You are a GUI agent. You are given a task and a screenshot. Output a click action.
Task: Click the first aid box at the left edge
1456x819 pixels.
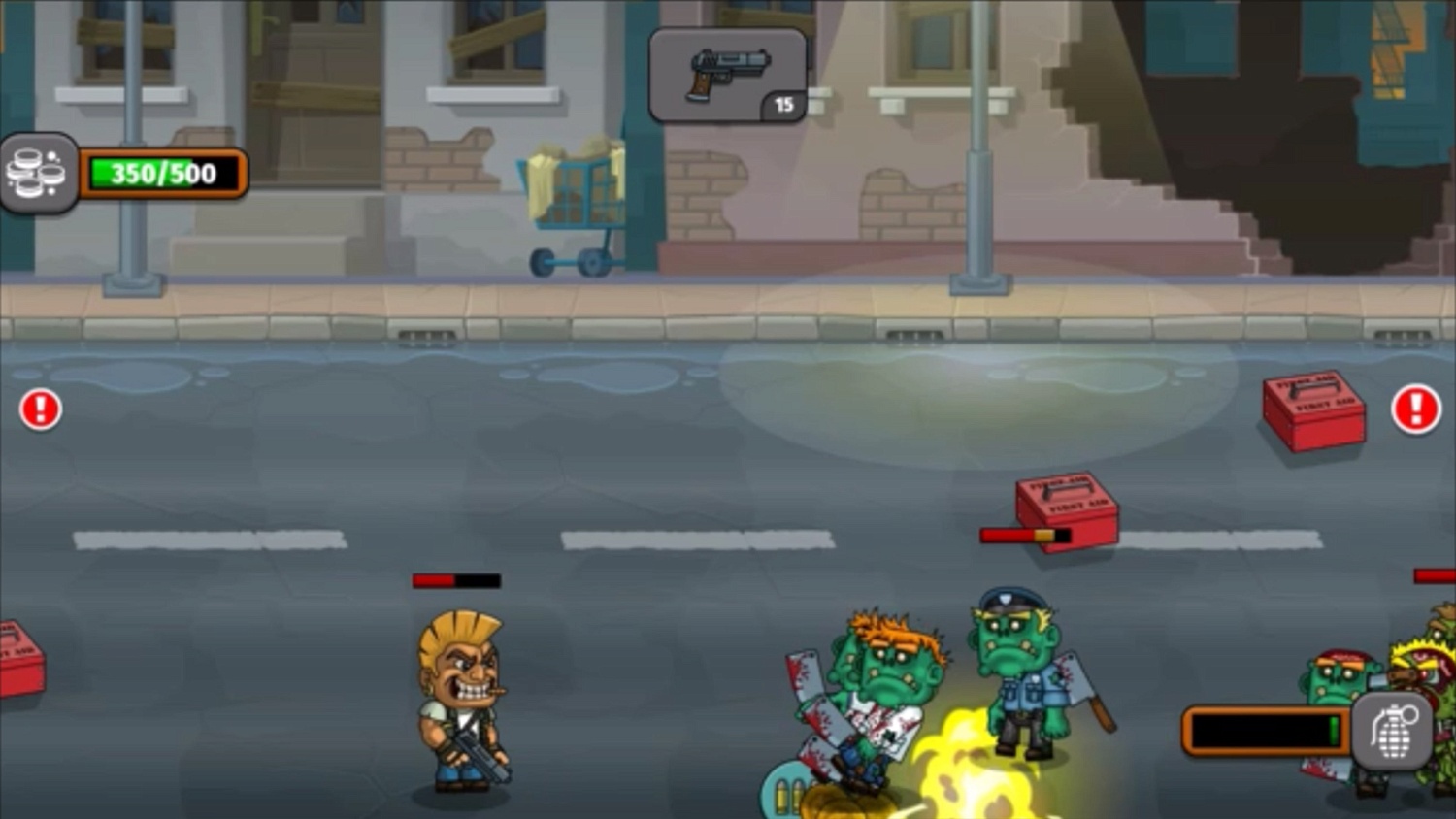point(19,670)
